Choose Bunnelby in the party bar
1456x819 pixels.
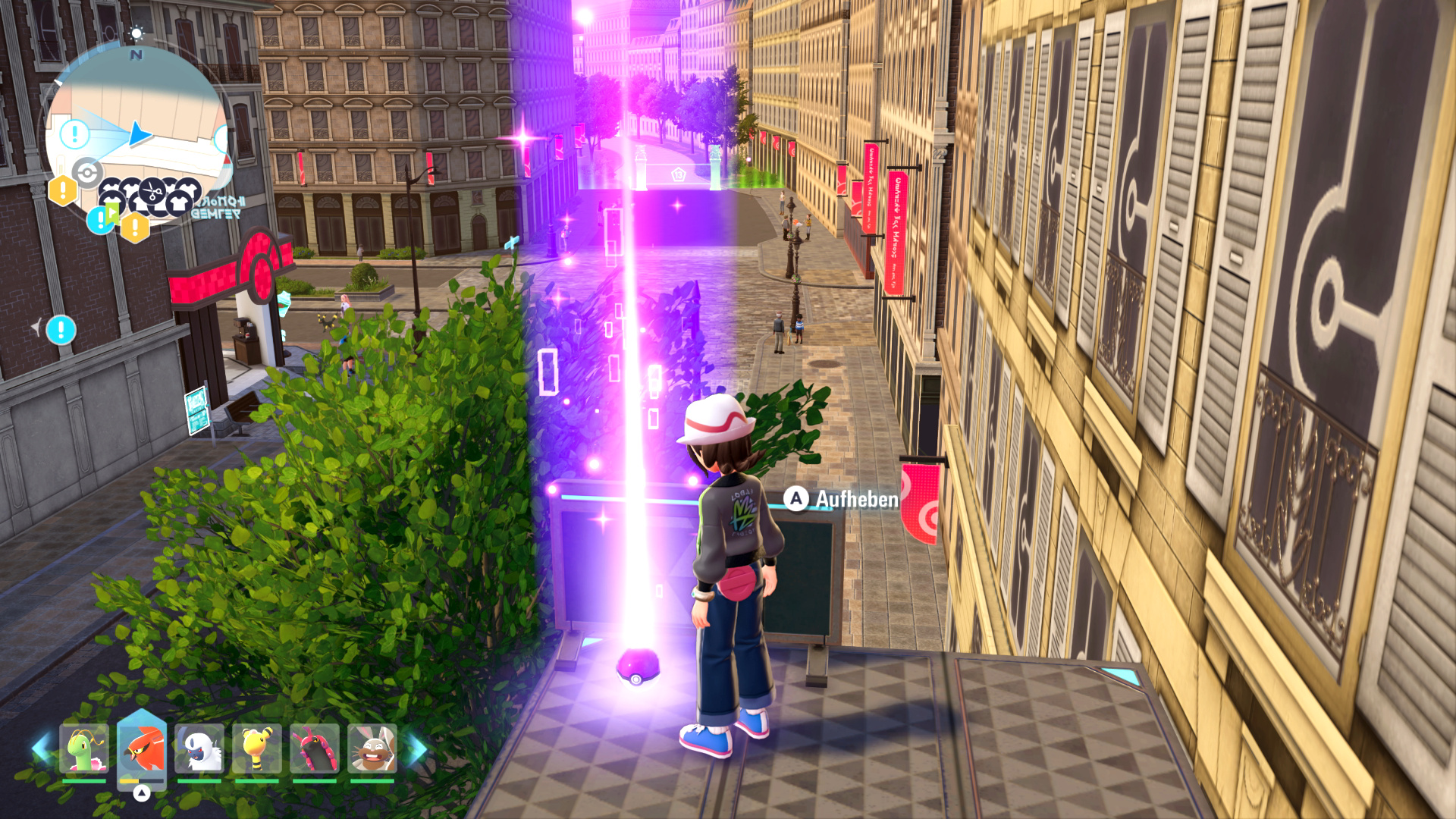pyautogui.click(x=372, y=748)
